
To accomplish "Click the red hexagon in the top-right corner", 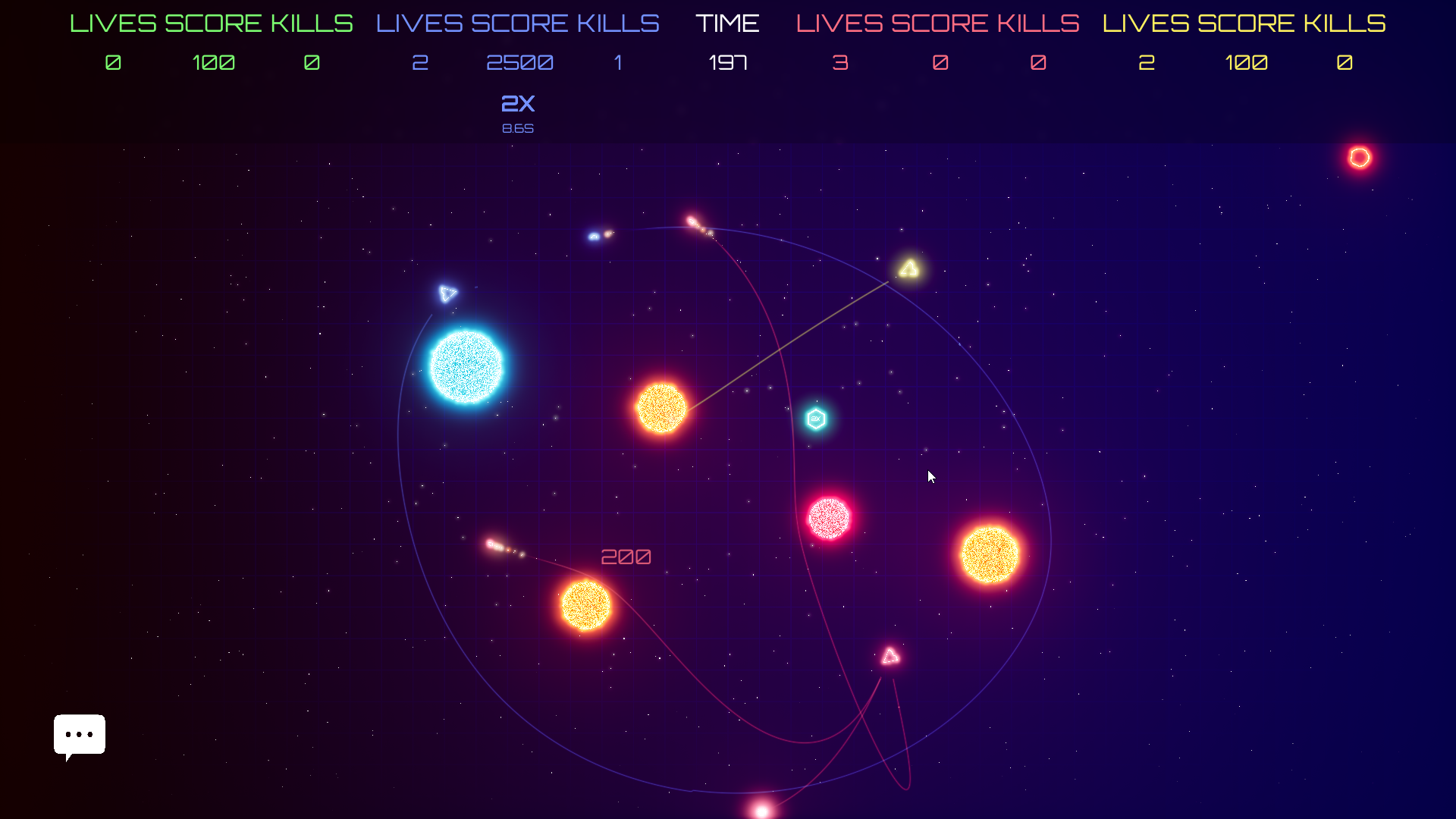I will pyautogui.click(x=1359, y=157).
